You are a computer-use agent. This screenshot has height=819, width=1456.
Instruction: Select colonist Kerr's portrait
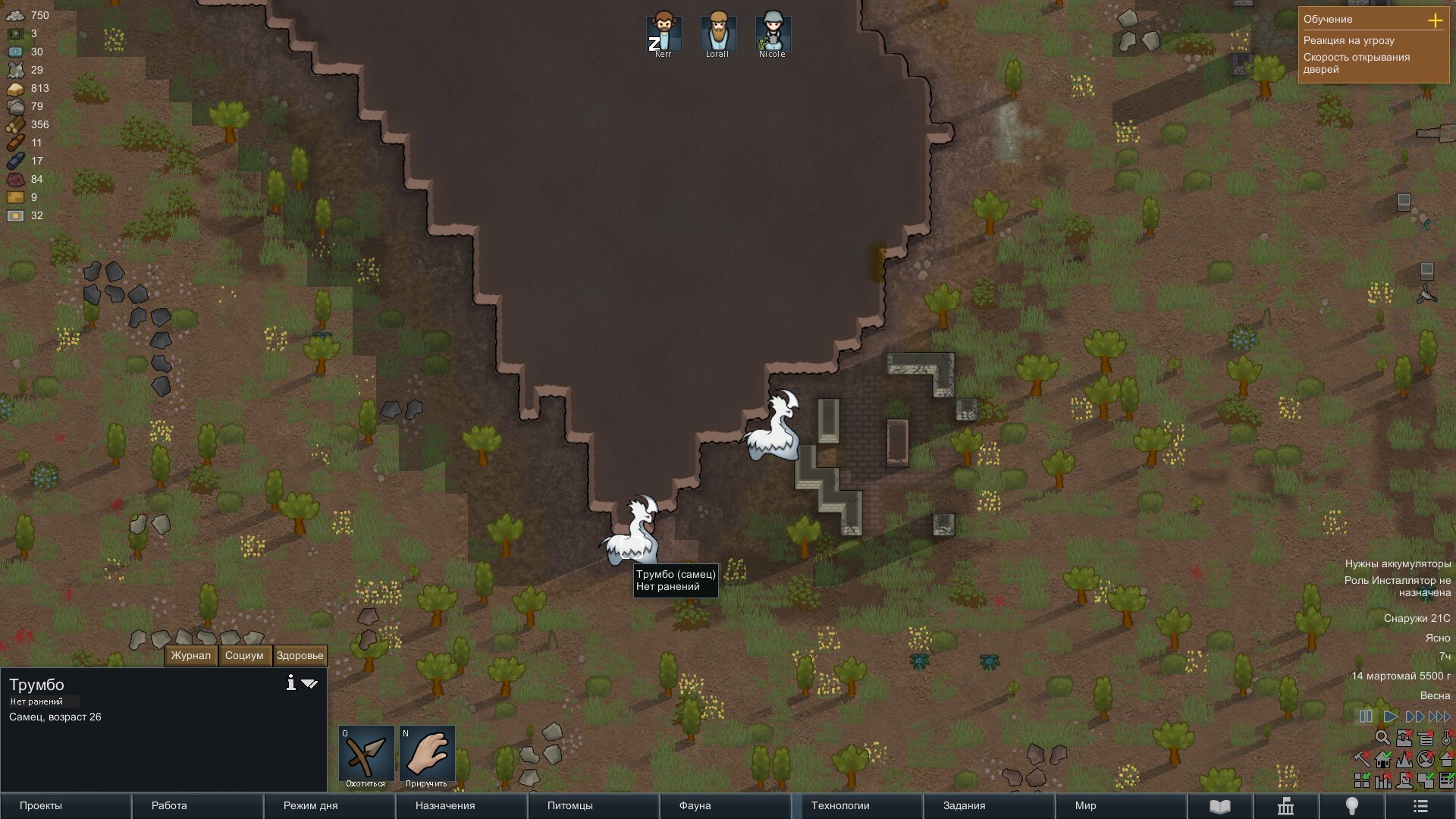(664, 33)
